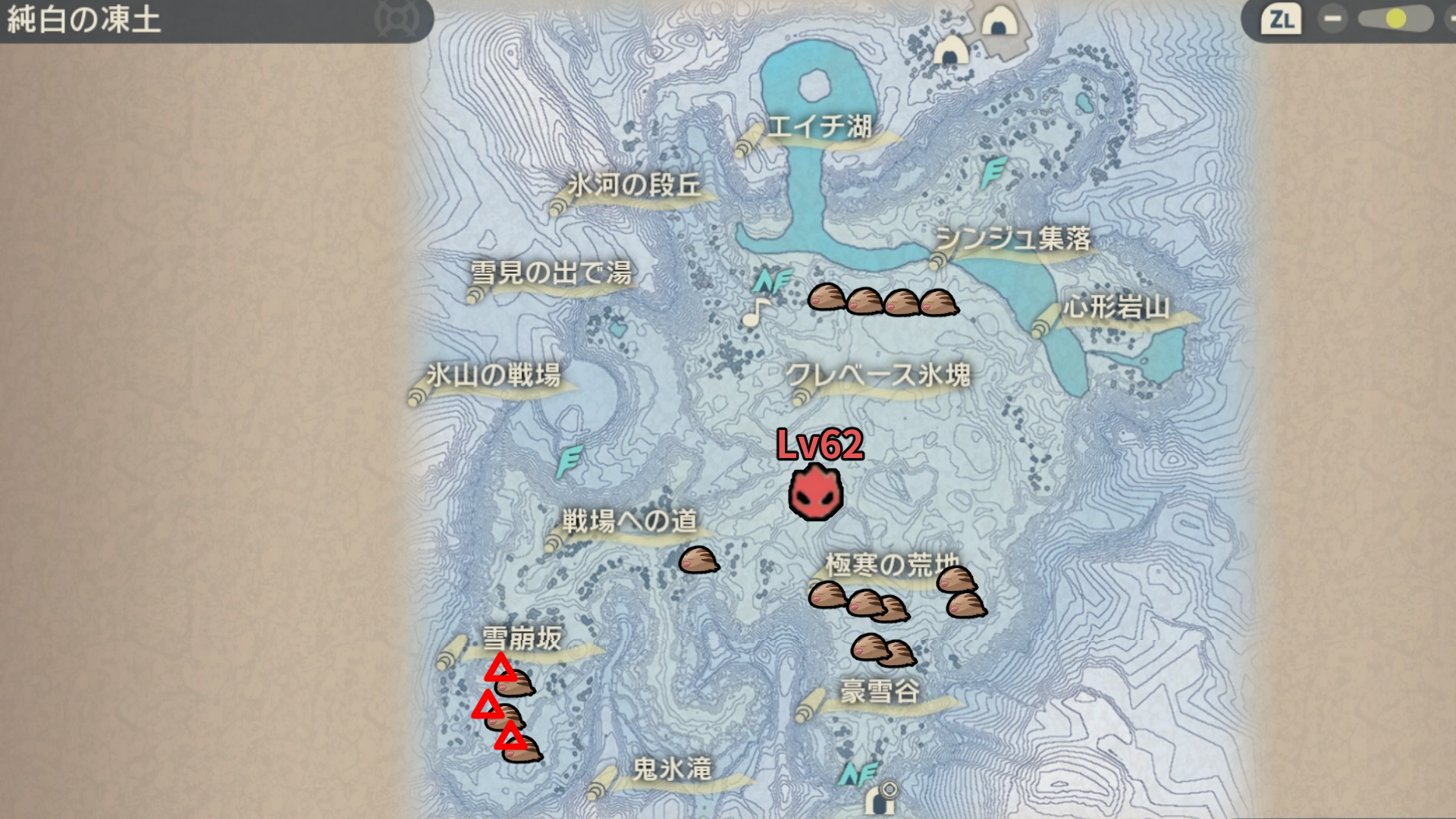Pick the 雪見の出で湯 location label
The image size is (1456, 819).
coord(551,272)
